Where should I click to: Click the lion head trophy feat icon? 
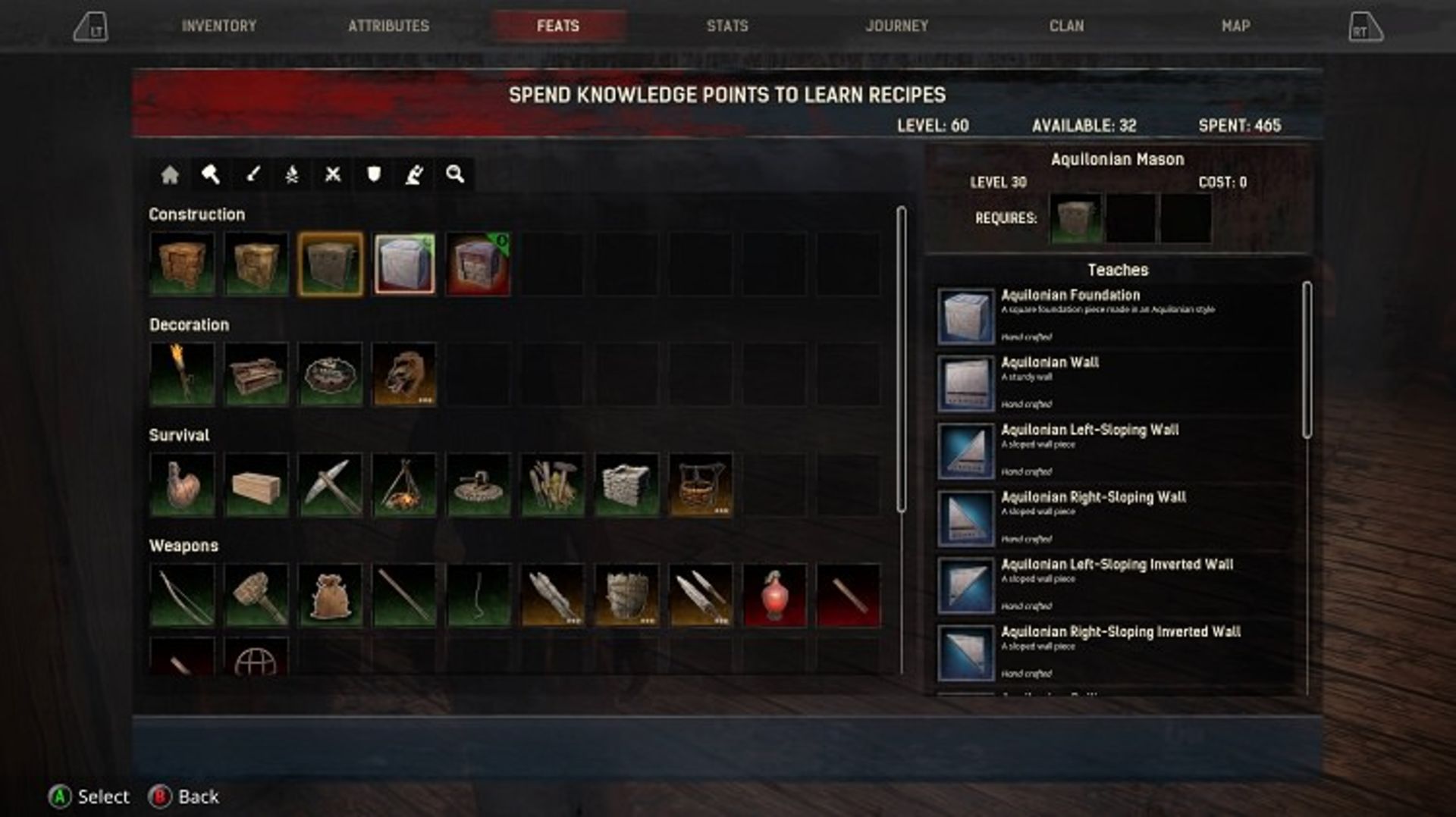(x=403, y=374)
